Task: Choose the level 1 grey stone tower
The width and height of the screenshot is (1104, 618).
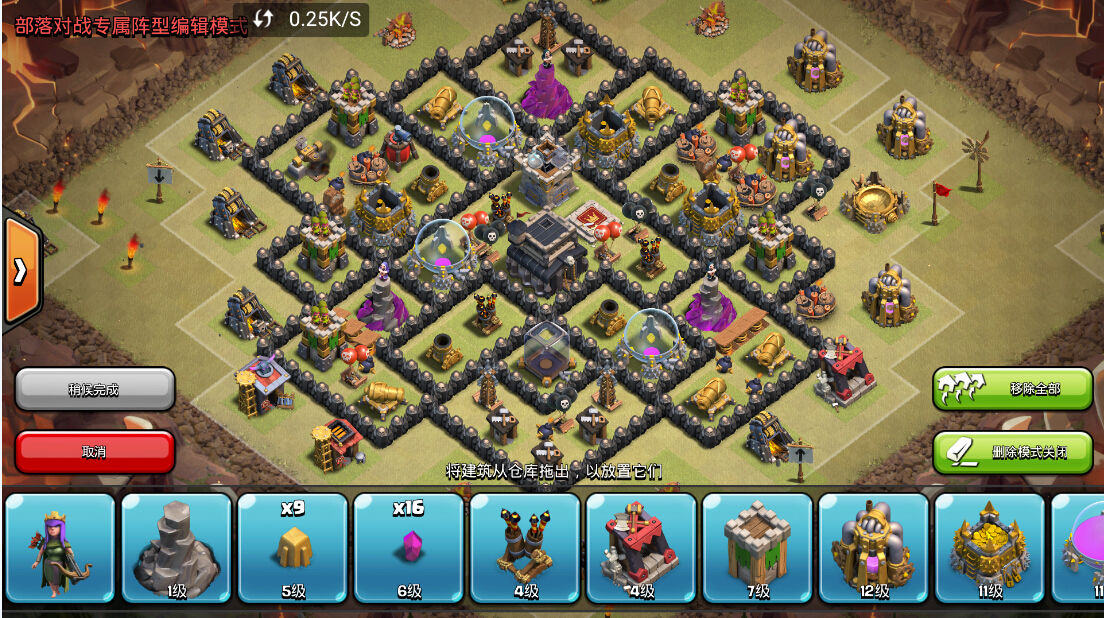Action: (x=176, y=548)
